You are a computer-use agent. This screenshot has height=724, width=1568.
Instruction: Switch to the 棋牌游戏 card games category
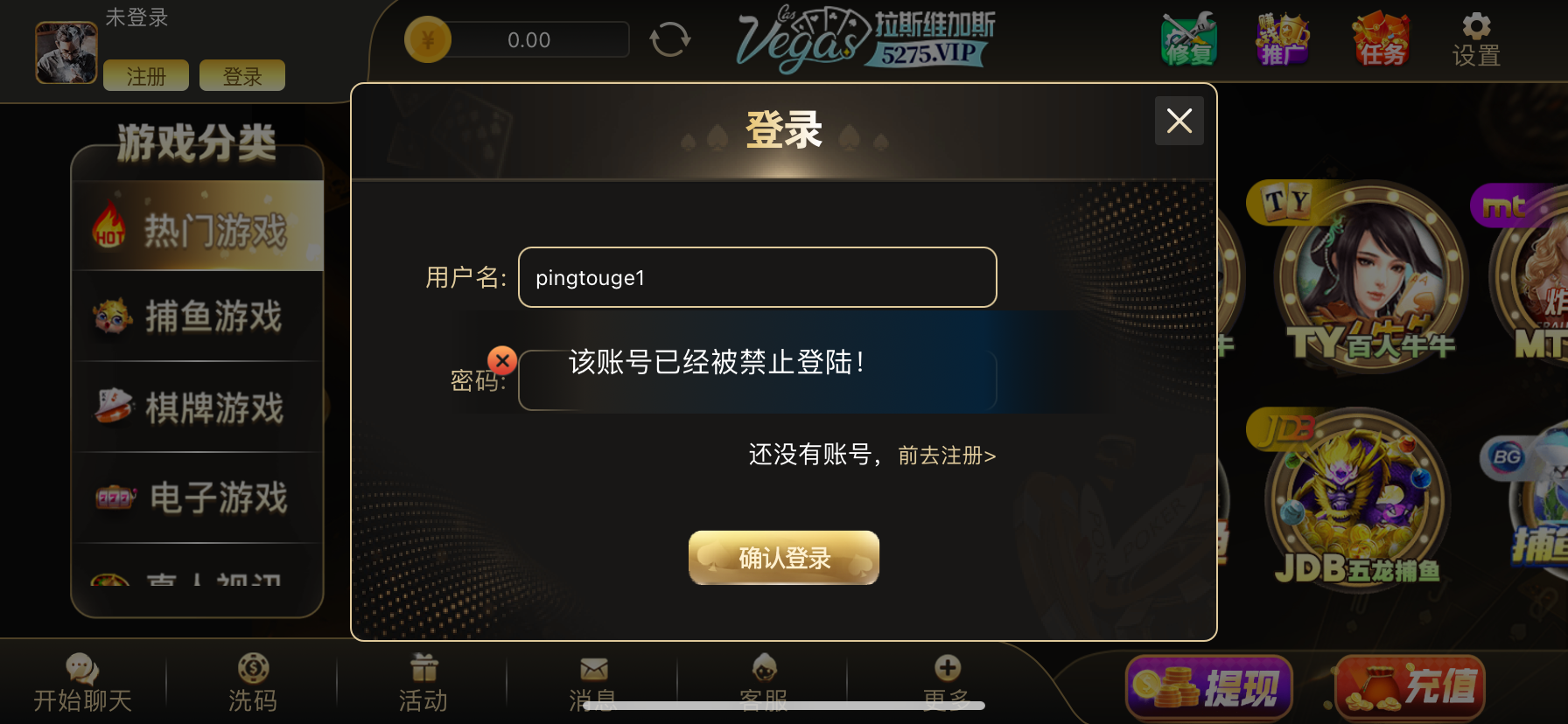[x=194, y=407]
